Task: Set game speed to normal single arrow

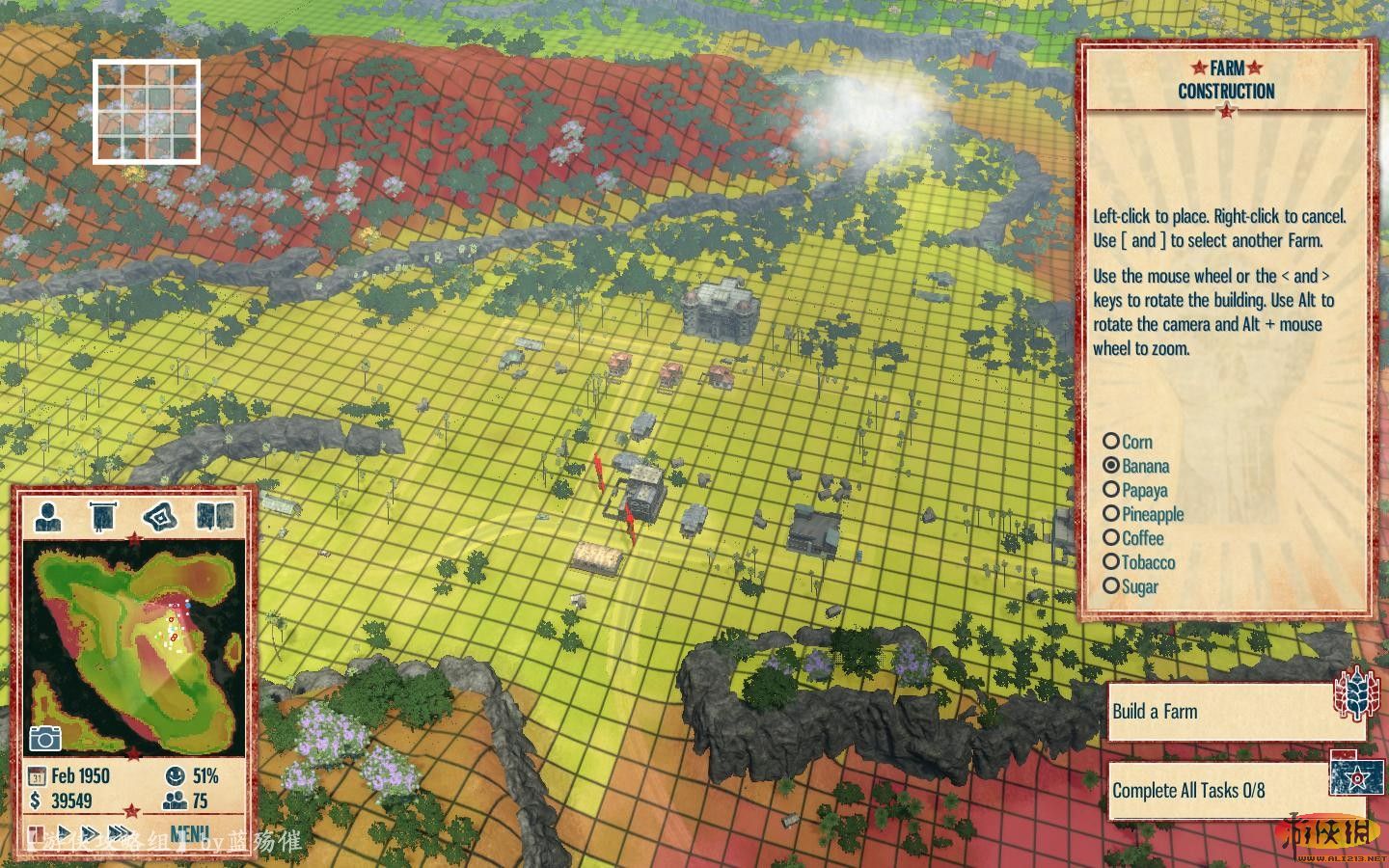Action: click(65, 833)
